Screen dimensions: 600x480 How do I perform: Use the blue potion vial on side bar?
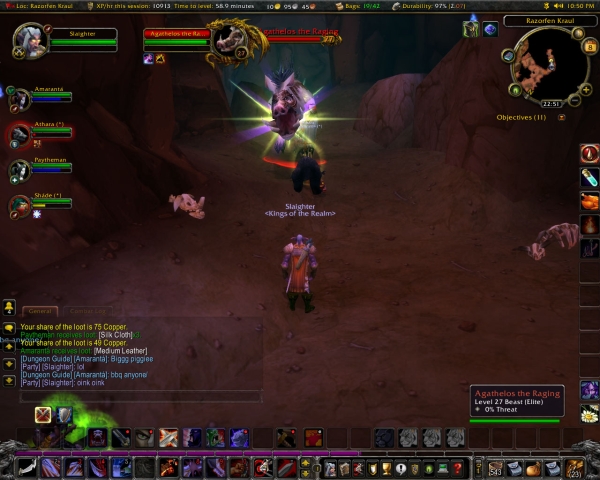click(590, 177)
